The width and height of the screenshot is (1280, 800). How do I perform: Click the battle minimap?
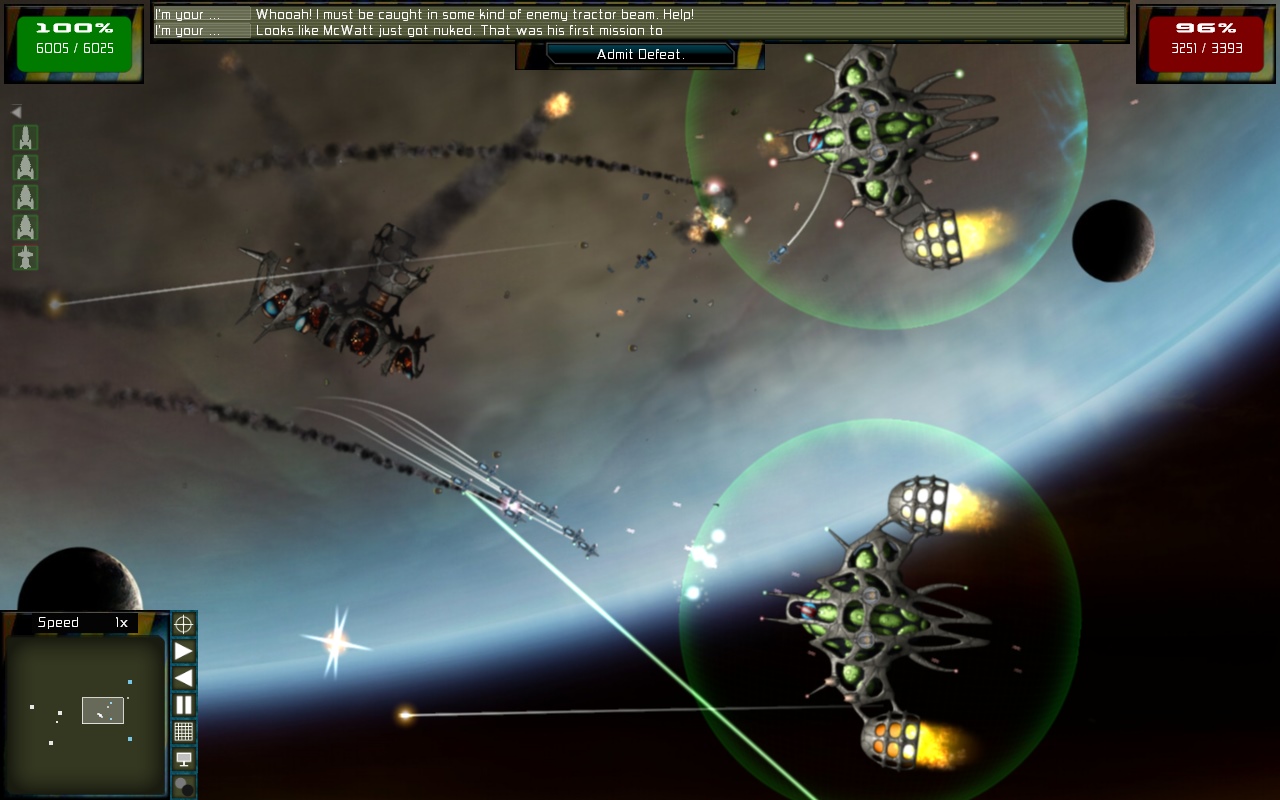[x=84, y=714]
